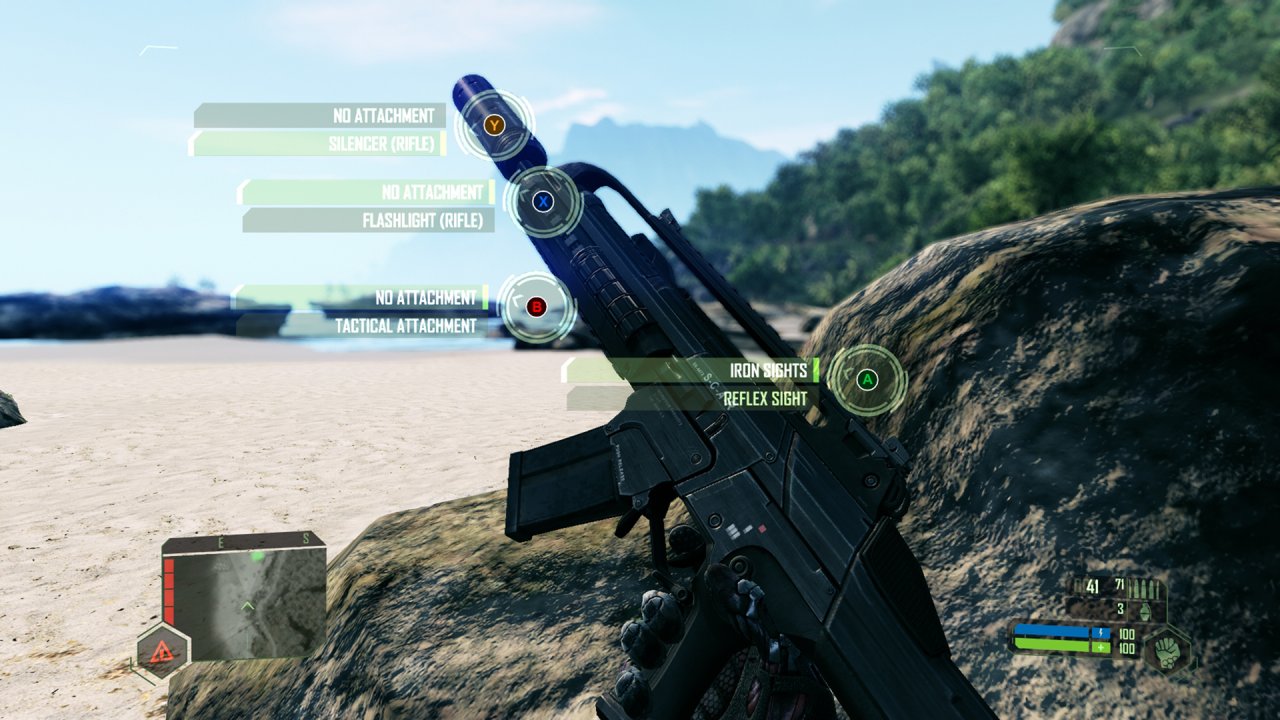
Task: Click the health plus icon
Action: click(1101, 648)
